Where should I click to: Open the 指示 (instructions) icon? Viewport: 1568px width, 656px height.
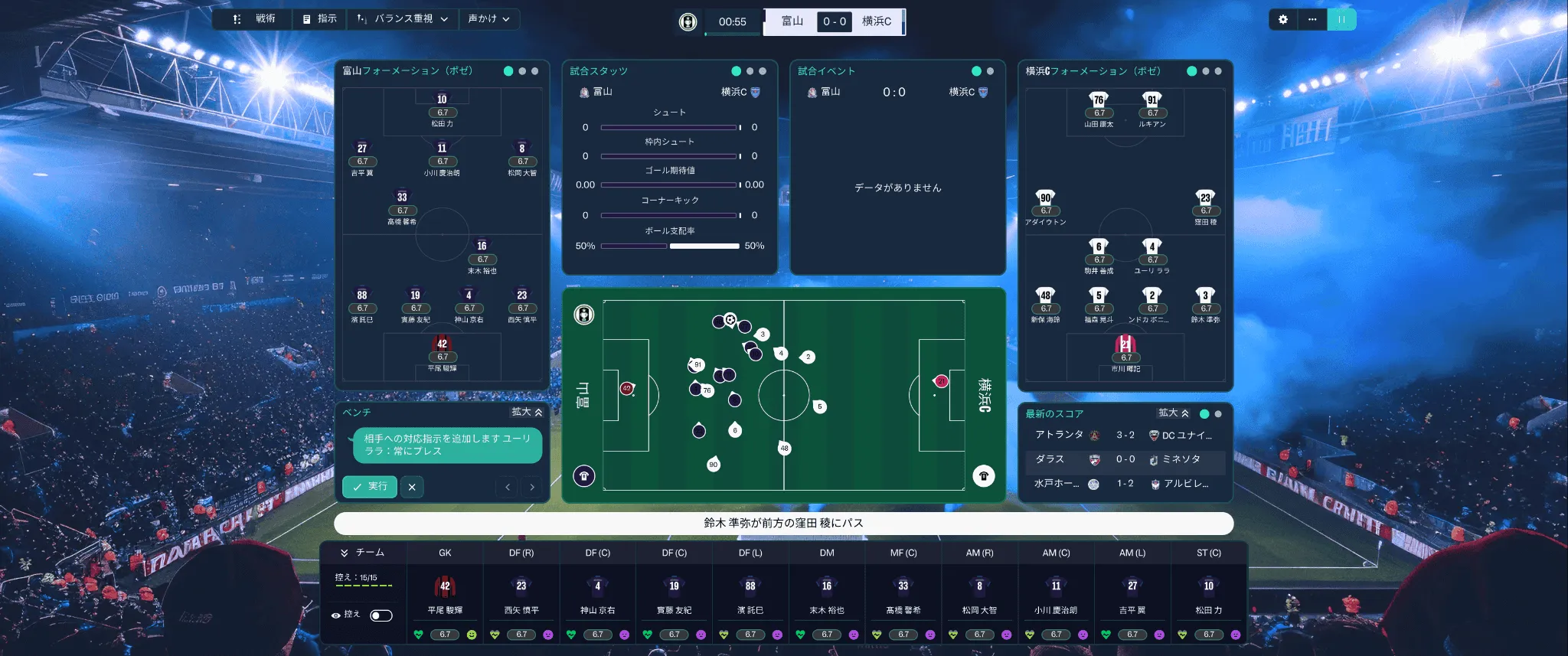point(305,19)
